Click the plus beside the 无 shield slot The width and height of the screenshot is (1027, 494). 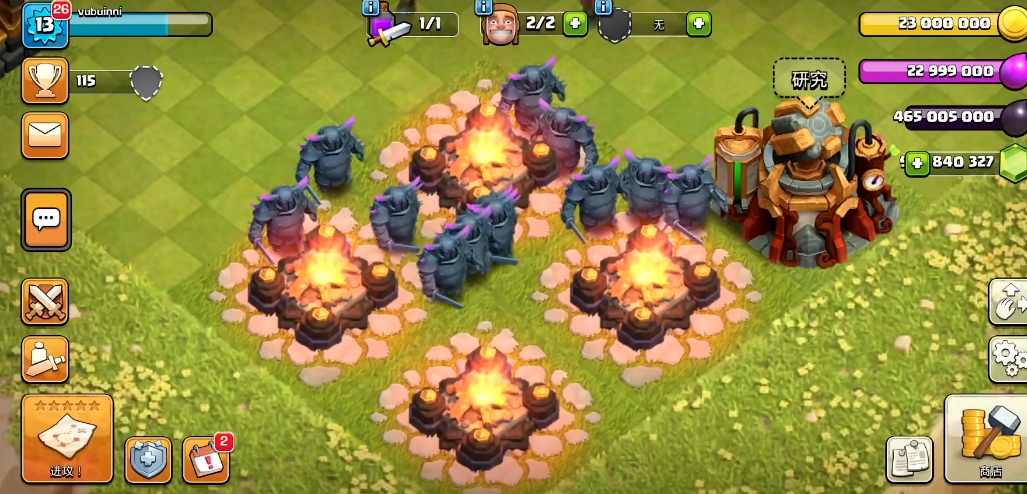click(x=699, y=23)
